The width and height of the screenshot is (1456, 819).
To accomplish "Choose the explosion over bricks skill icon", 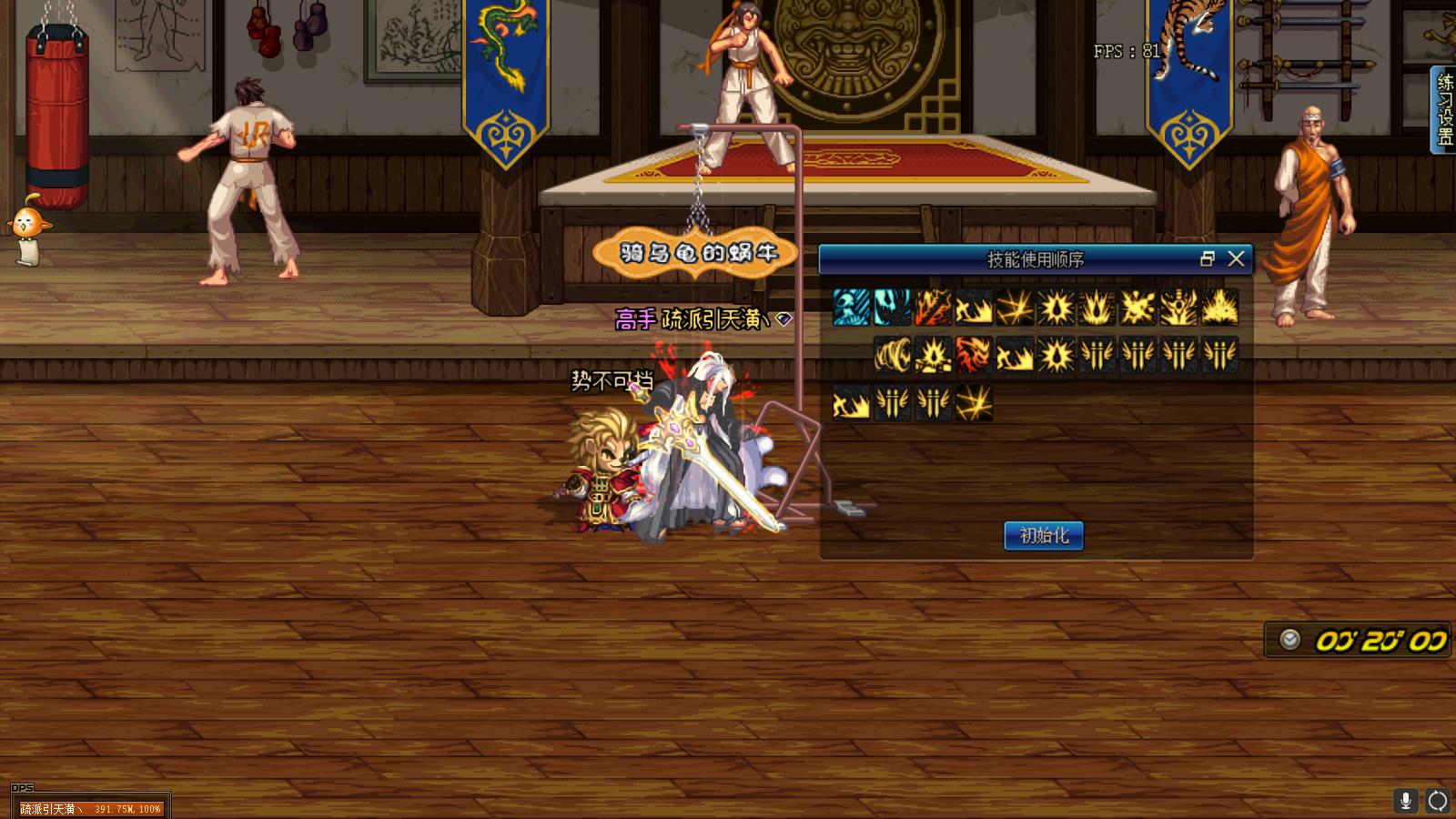I will tap(934, 355).
